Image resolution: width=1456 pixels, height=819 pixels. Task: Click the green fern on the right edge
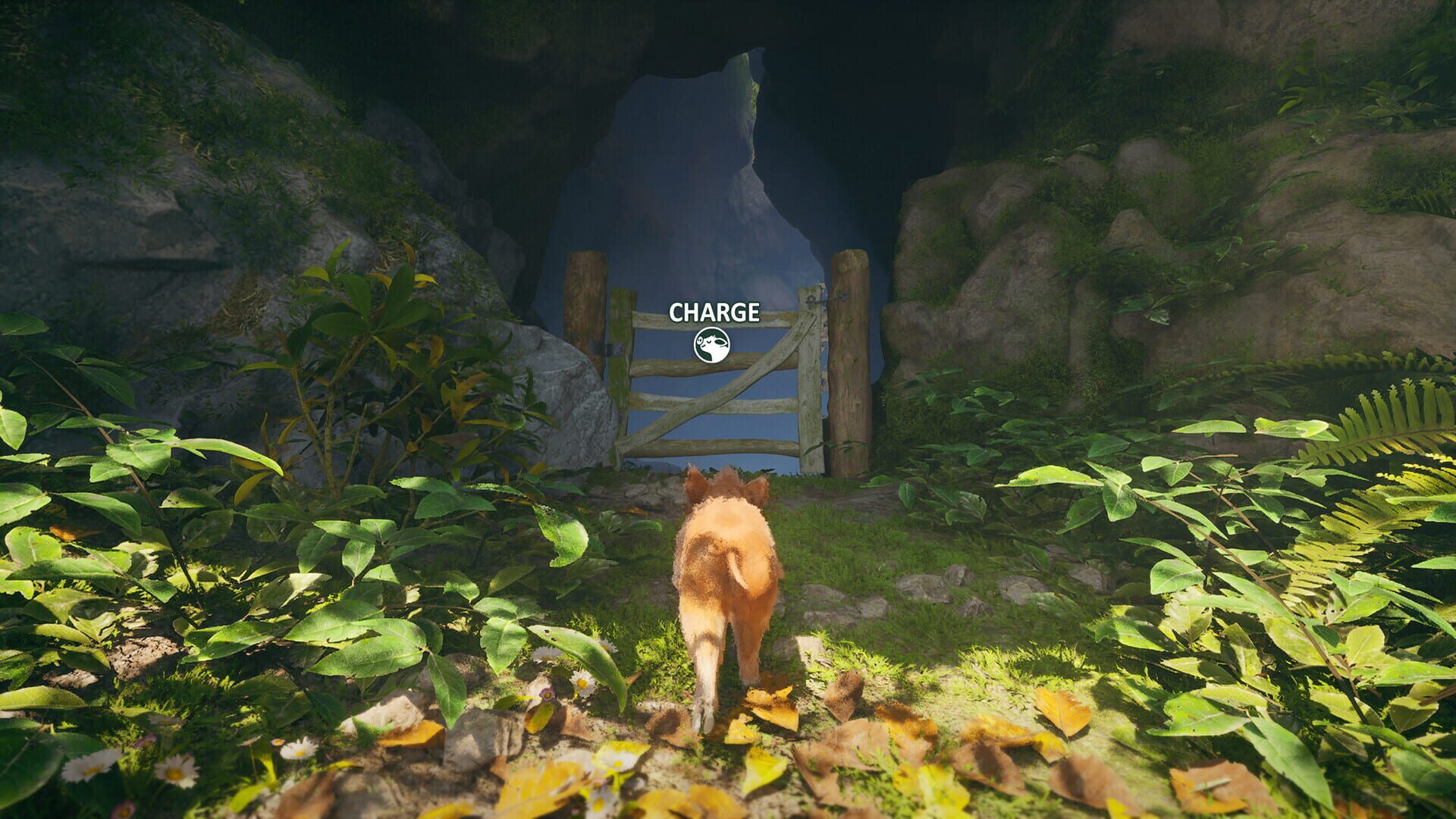click(x=1403, y=425)
